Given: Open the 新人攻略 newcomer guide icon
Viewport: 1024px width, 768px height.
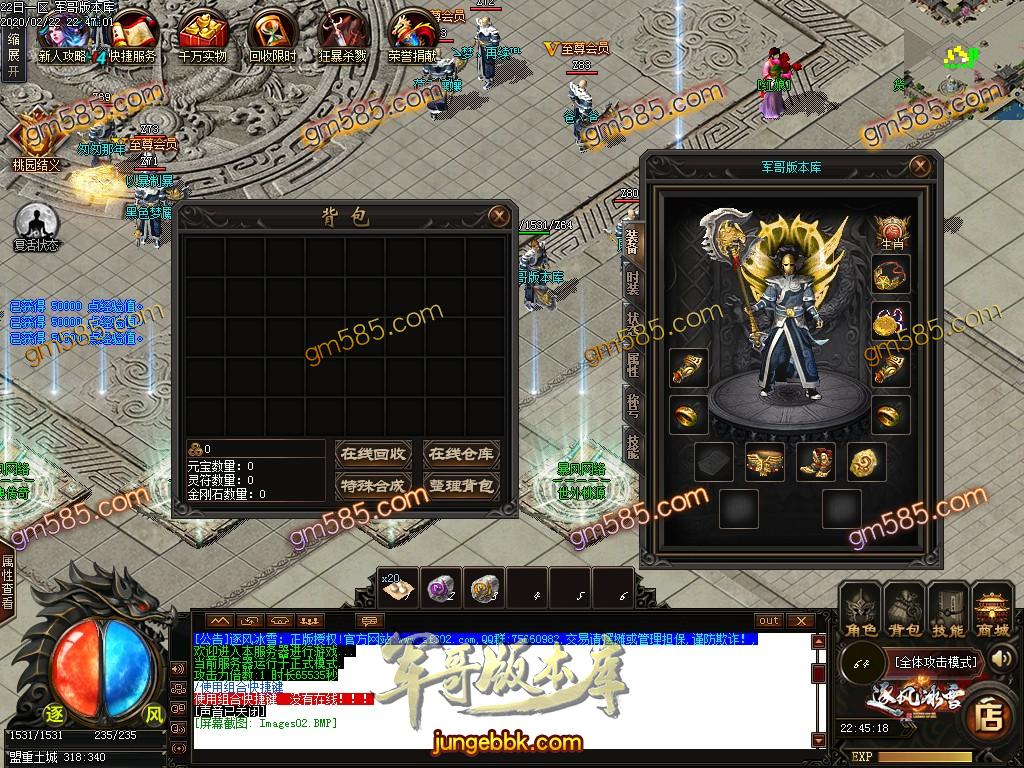Looking at the screenshot, I should [x=61, y=31].
